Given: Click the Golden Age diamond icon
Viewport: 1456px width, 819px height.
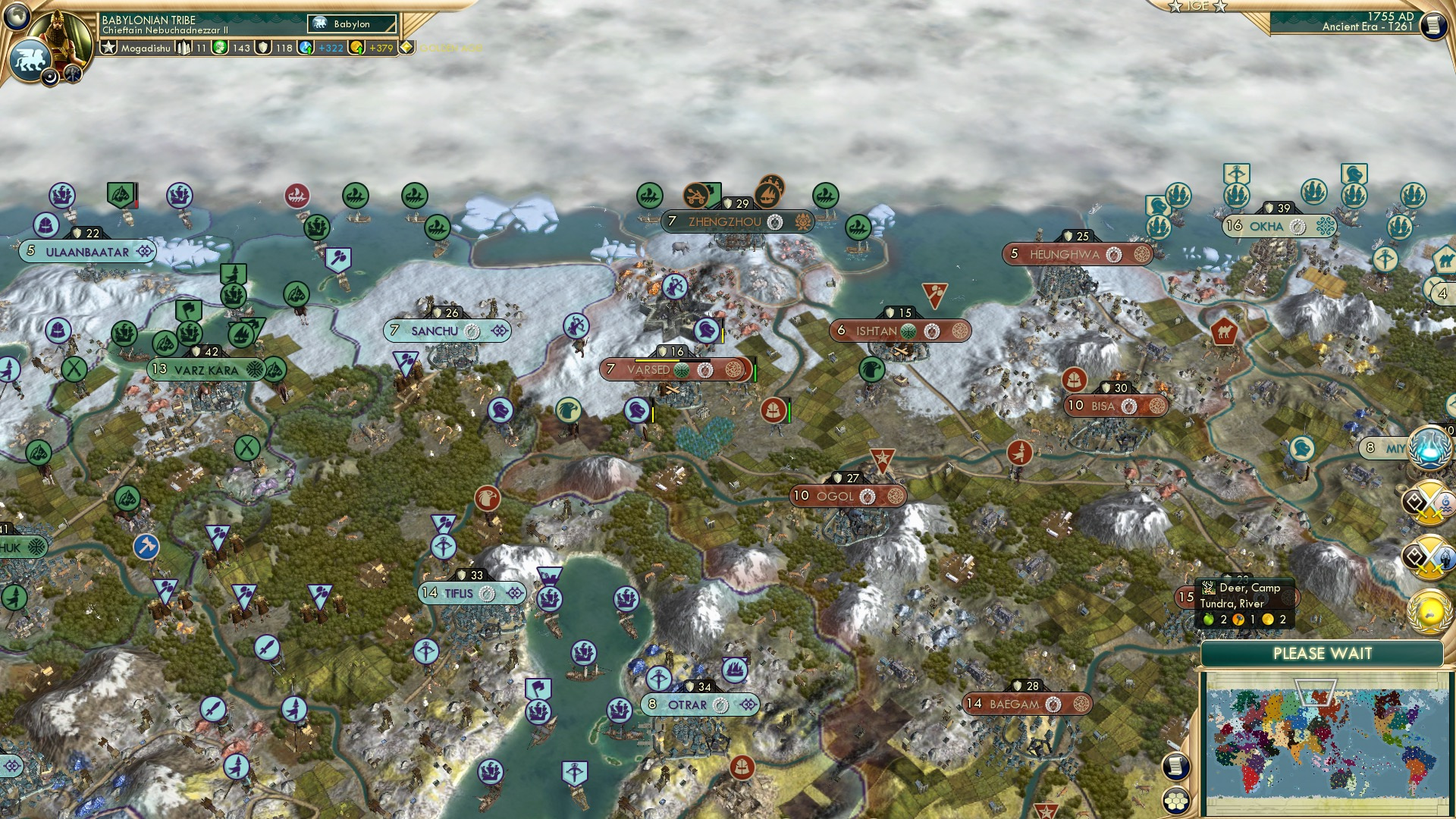Looking at the screenshot, I should click(407, 48).
